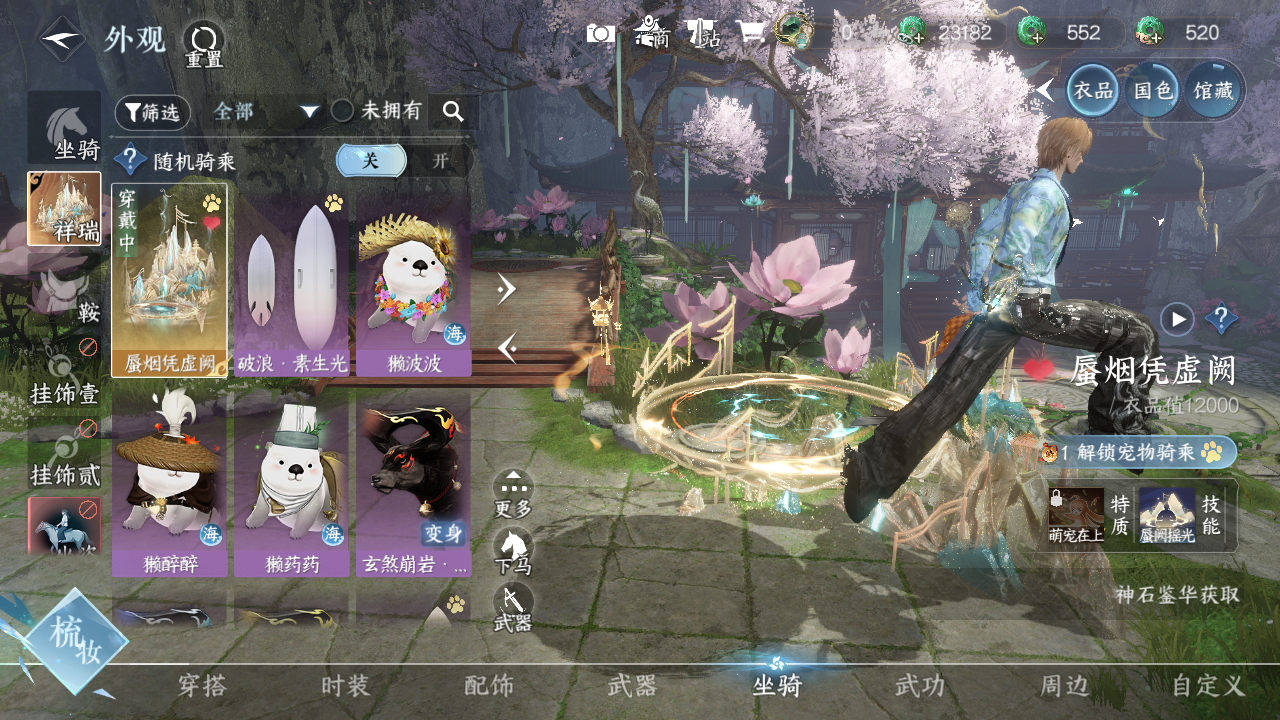Toggle the 随机骑乘 switch
1280x720 pixels.
pos(403,161)
